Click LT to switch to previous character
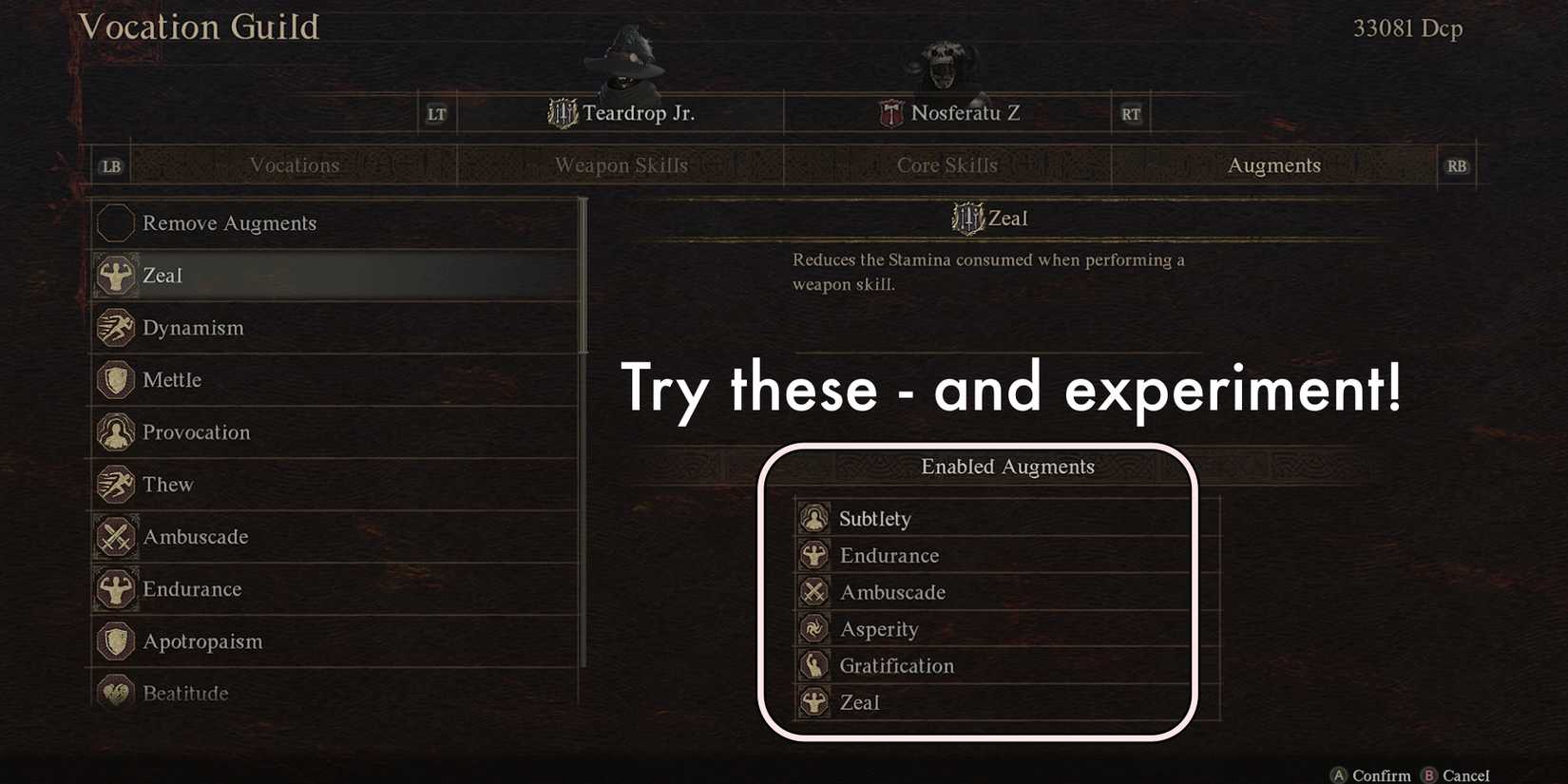 click(x=436, y=112)
